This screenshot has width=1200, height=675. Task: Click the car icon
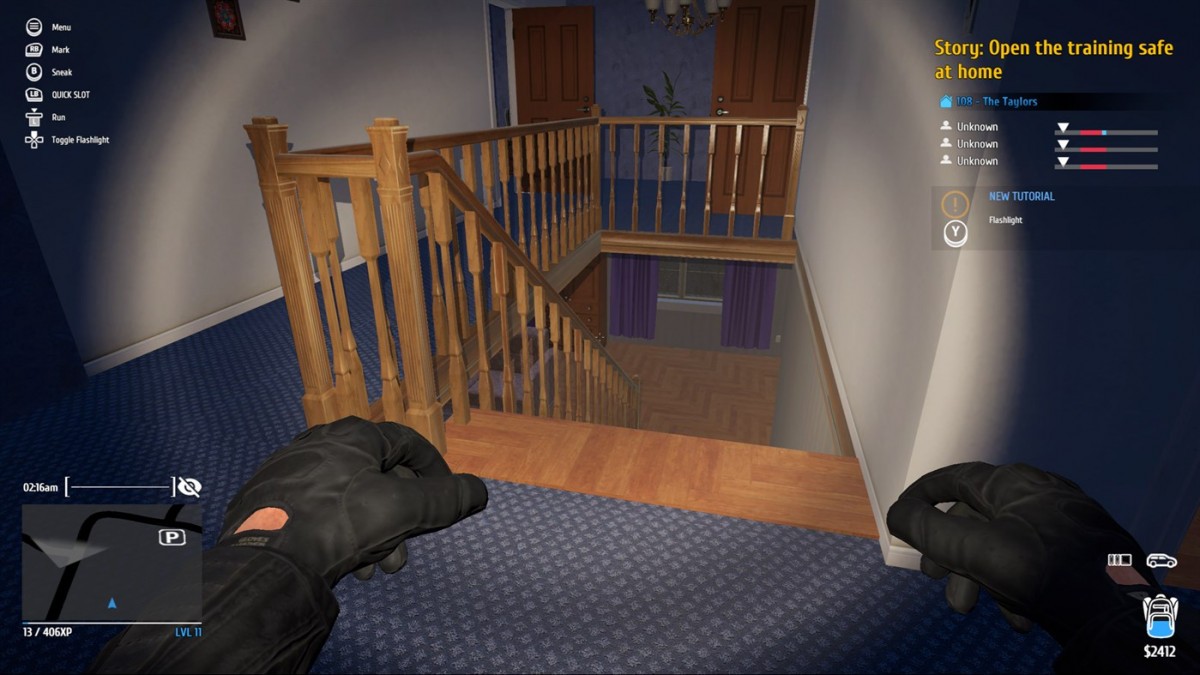(1161, 561)
